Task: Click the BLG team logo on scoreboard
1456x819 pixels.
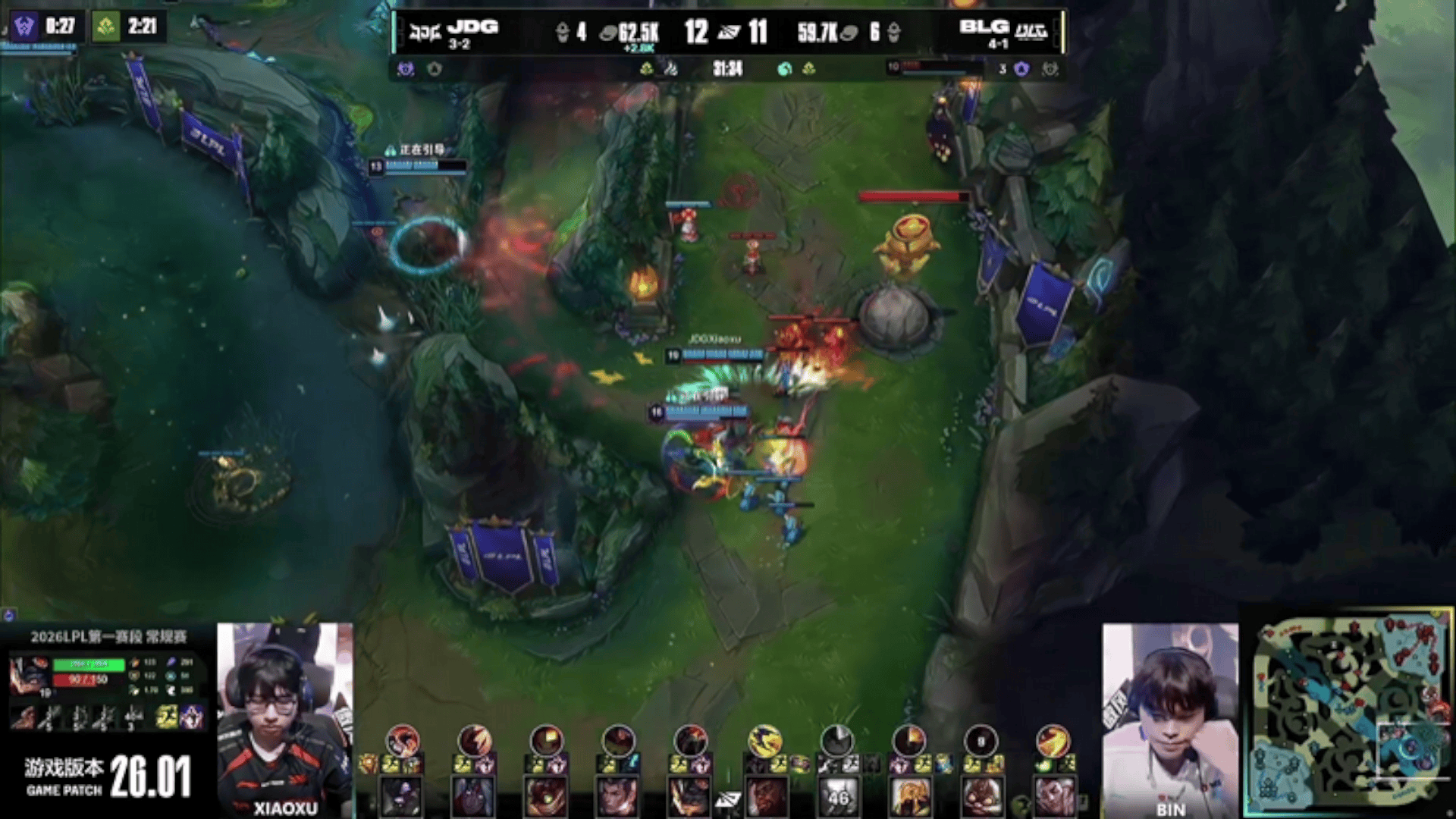Action: click(x=1031, y=33)
